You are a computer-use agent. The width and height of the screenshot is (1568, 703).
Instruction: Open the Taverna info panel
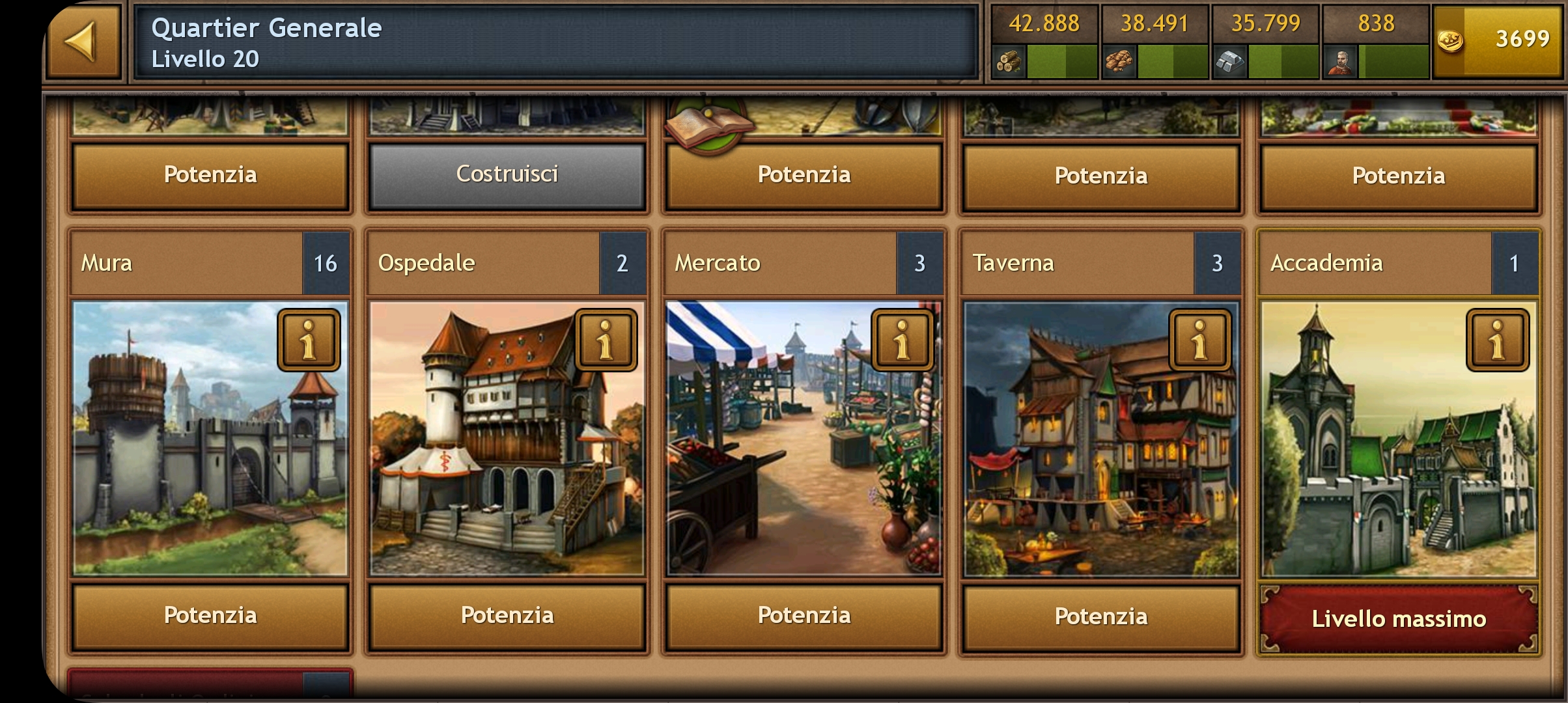(x=1200, y=340)
